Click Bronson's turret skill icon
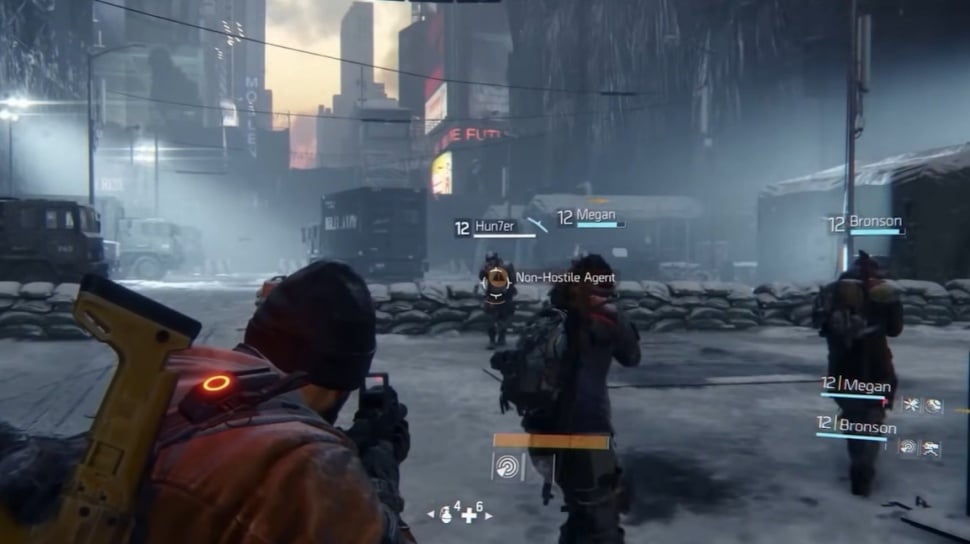Viewport: 970px width, 544px height. pyautogui.click(x=931, y=448)
